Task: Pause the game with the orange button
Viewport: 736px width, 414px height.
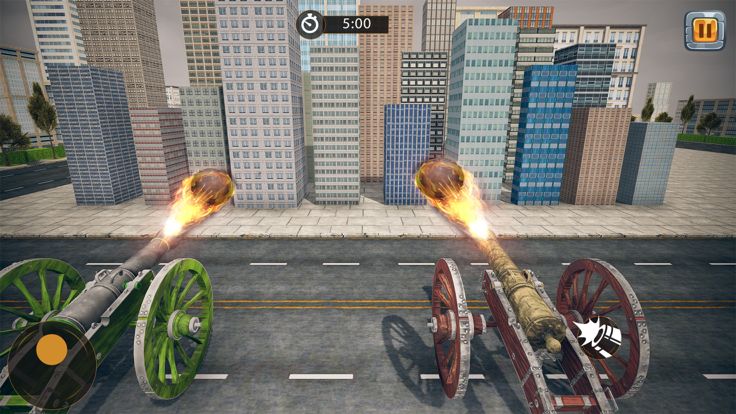Action: click(x=704, y=31)
